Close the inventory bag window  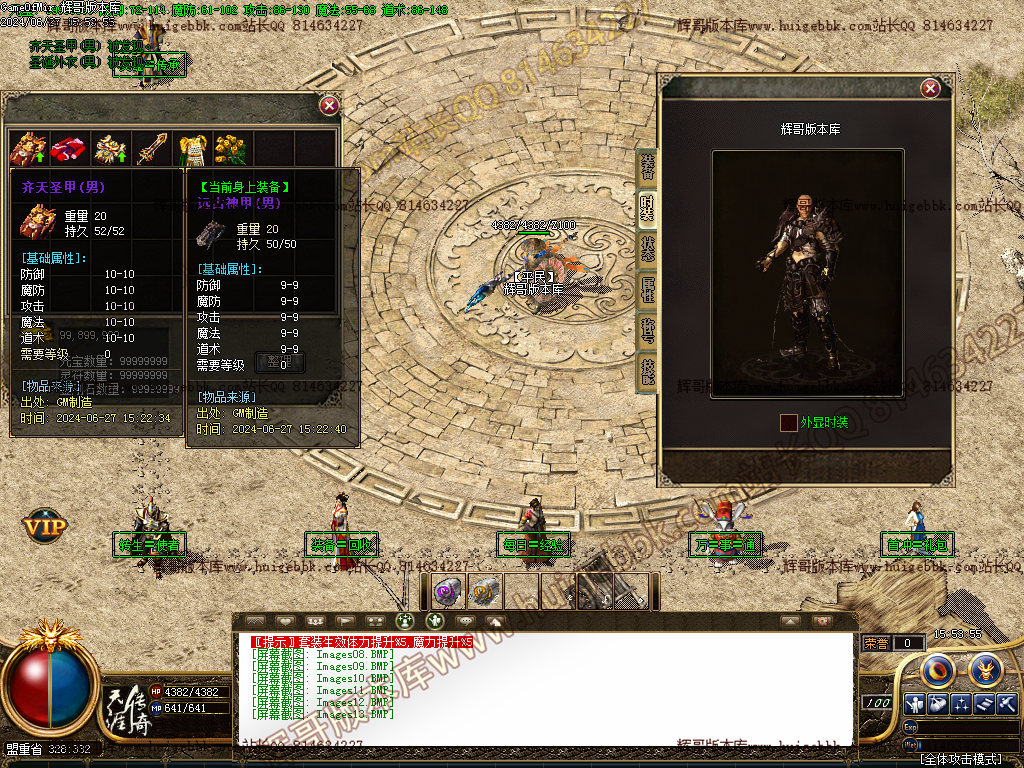point(329,105)
